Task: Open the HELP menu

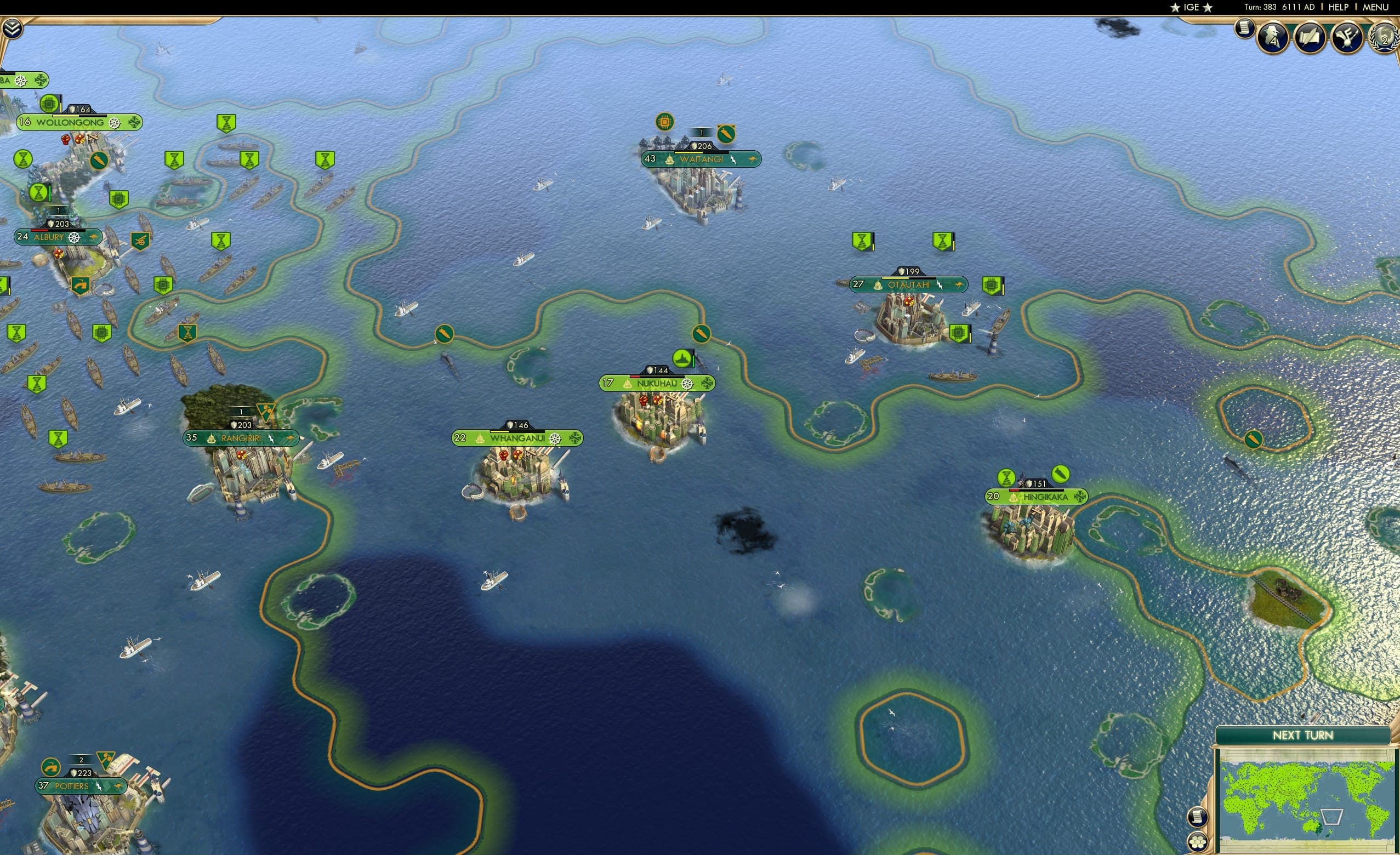Action: (1339, 7)
